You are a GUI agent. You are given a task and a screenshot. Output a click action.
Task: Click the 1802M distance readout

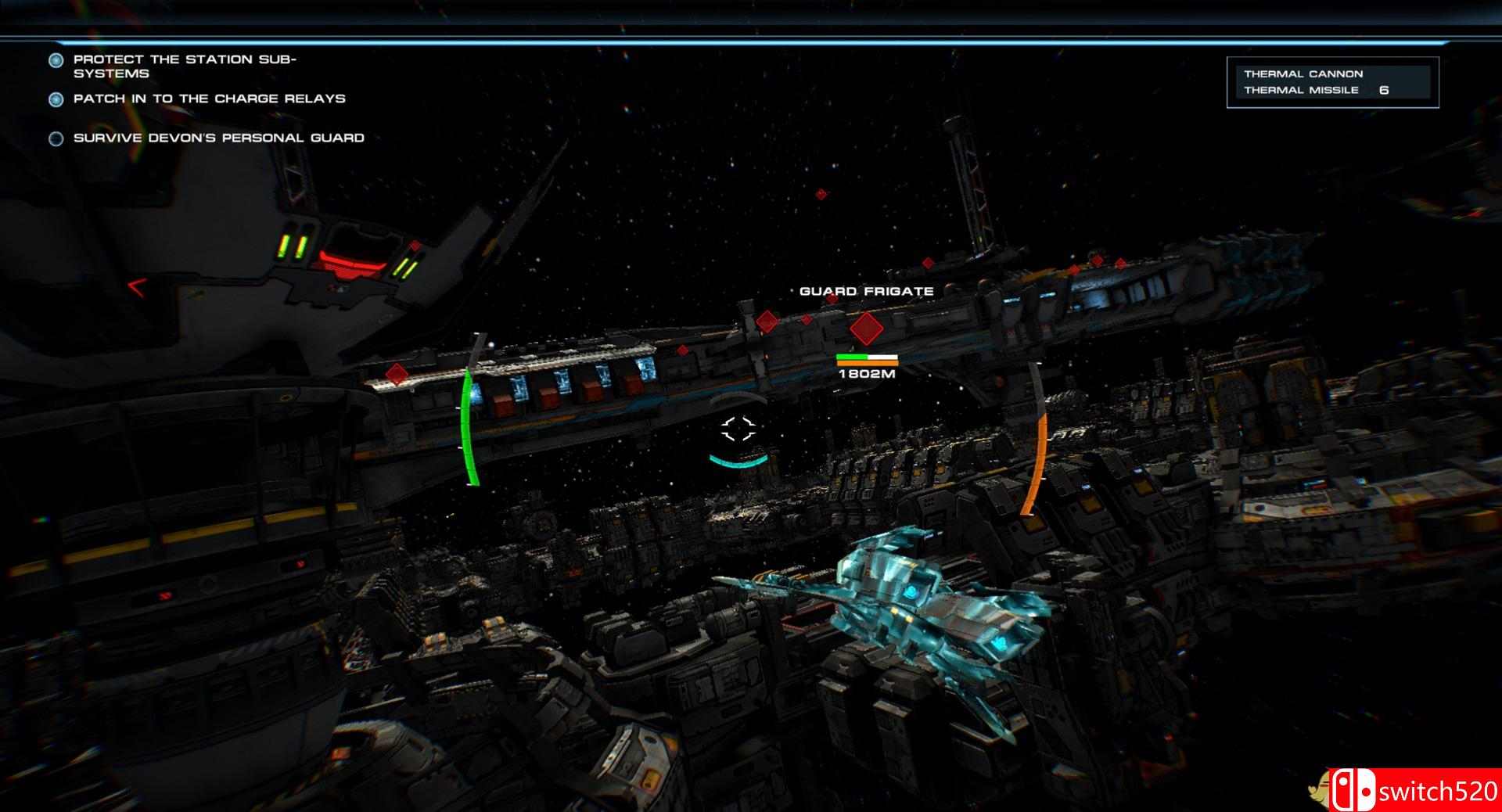[x=867, y=374]
